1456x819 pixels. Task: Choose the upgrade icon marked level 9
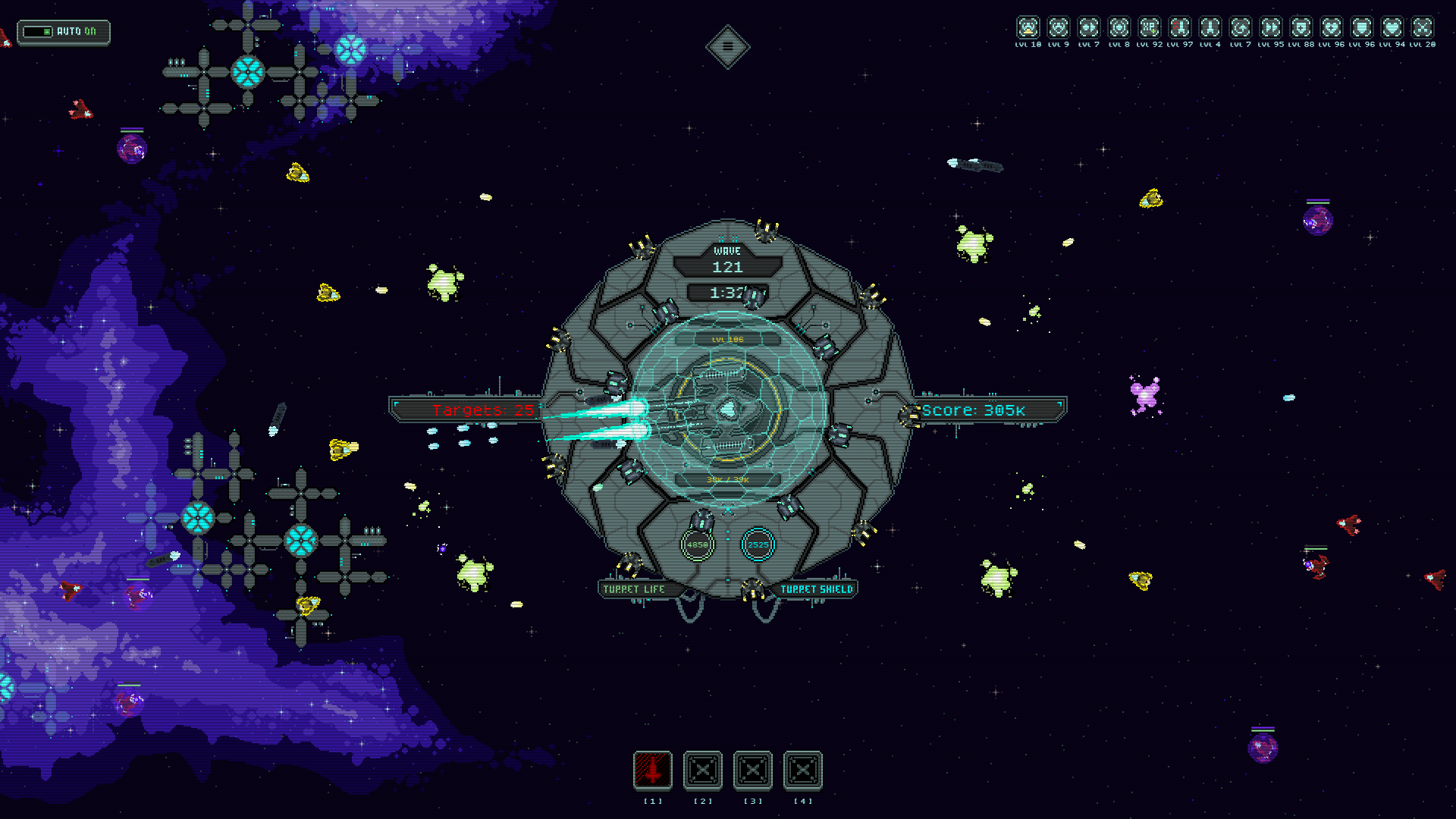tap(1059, 28)
